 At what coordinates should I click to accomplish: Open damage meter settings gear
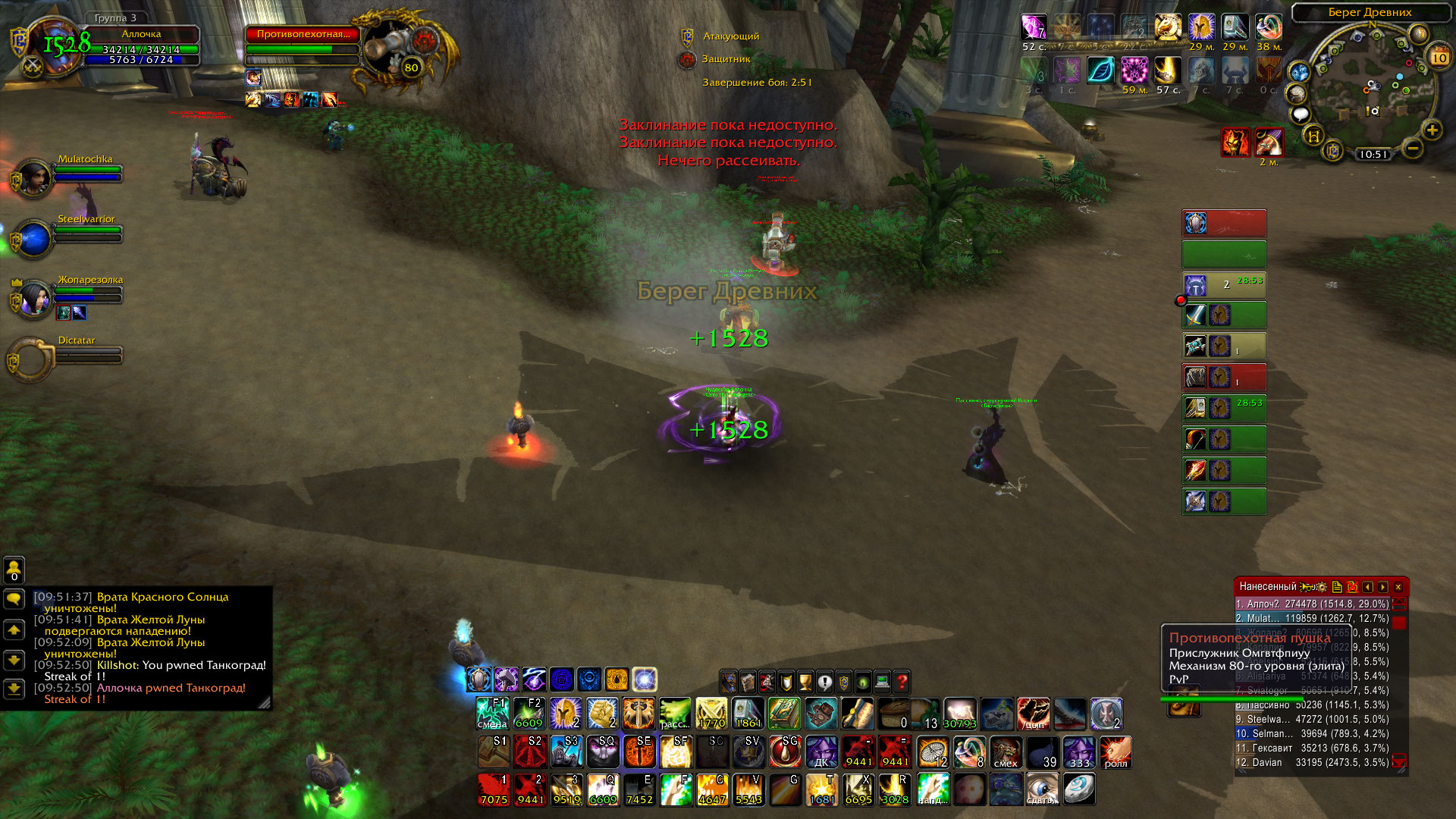(1322, 587)
